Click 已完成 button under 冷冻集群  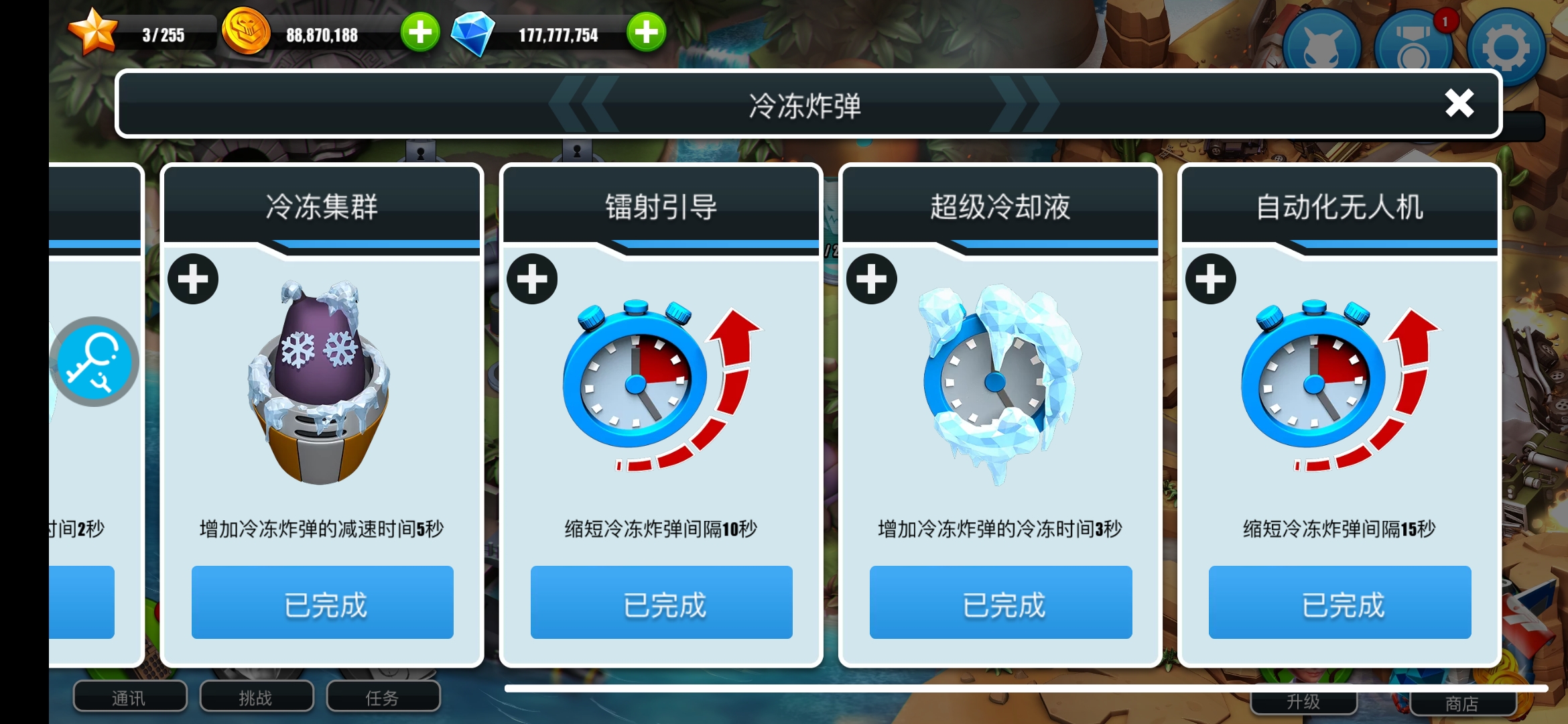pos(322,602)
